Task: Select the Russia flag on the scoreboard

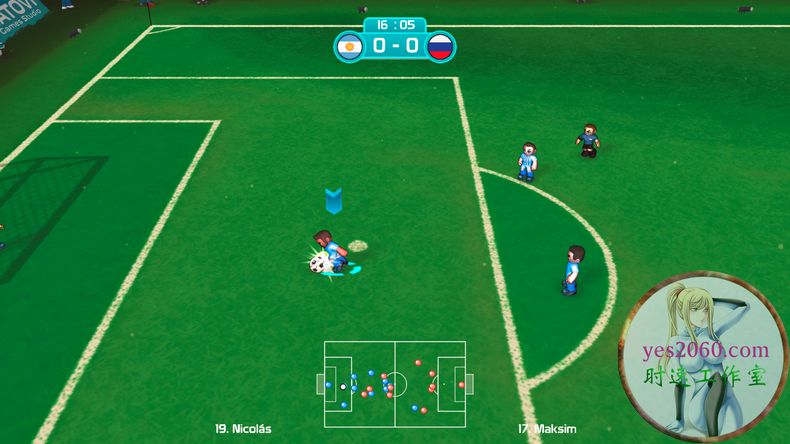Action: point(440,46)
